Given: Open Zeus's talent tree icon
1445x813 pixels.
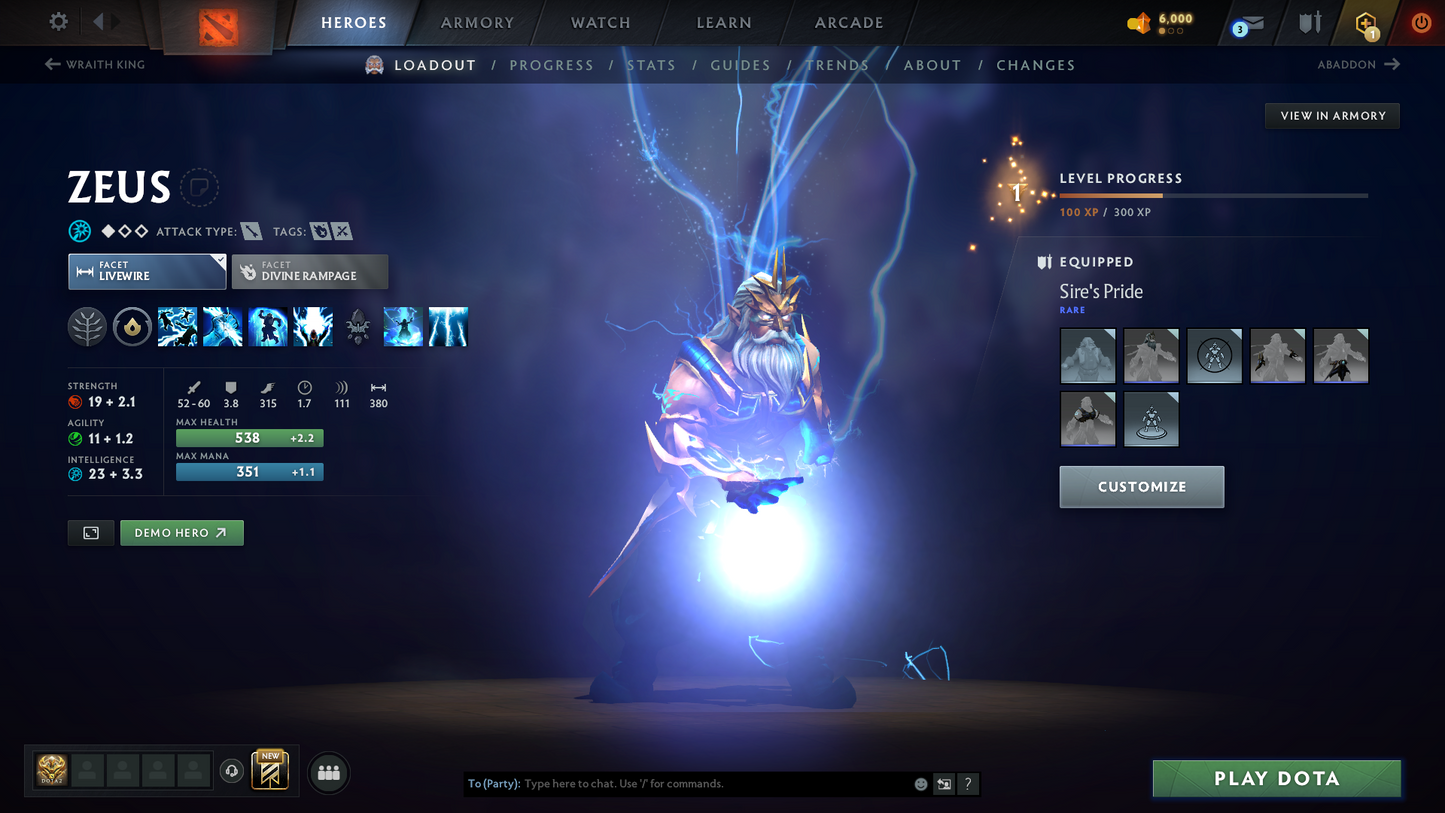Looking at the screenshot, I should 87,326.
